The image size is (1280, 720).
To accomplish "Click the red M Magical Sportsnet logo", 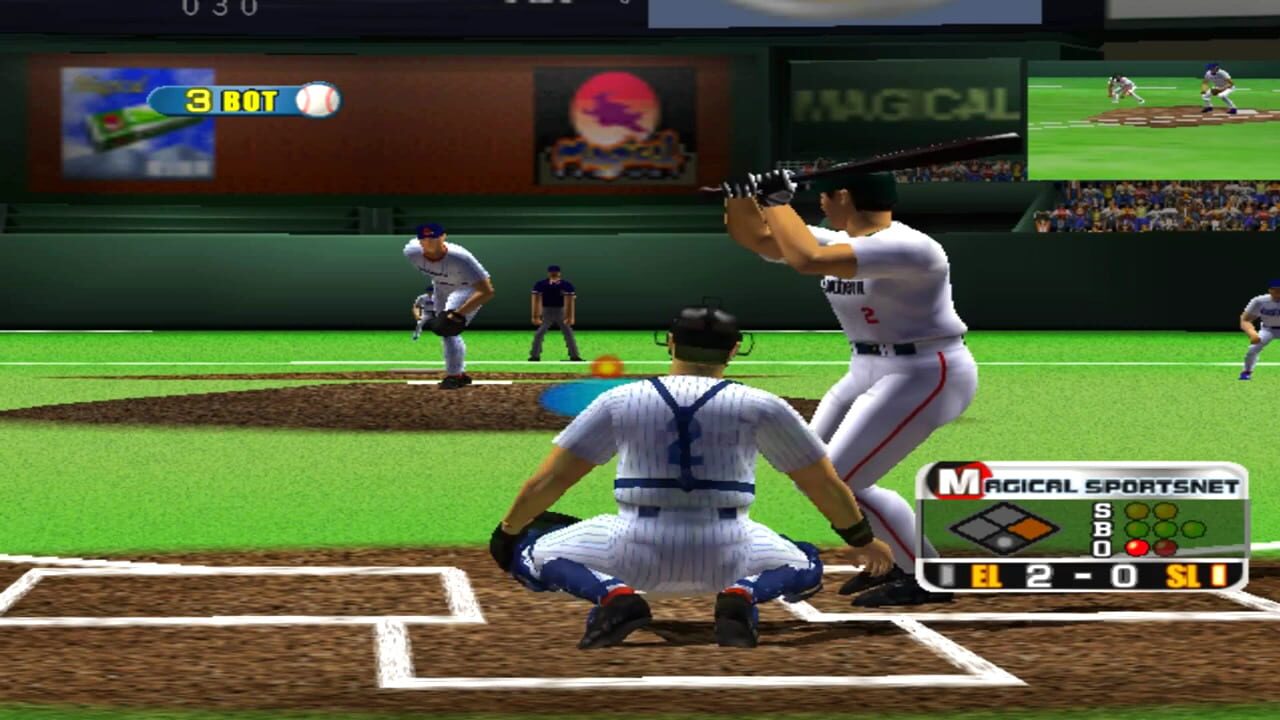I will [x=959, y=480].
